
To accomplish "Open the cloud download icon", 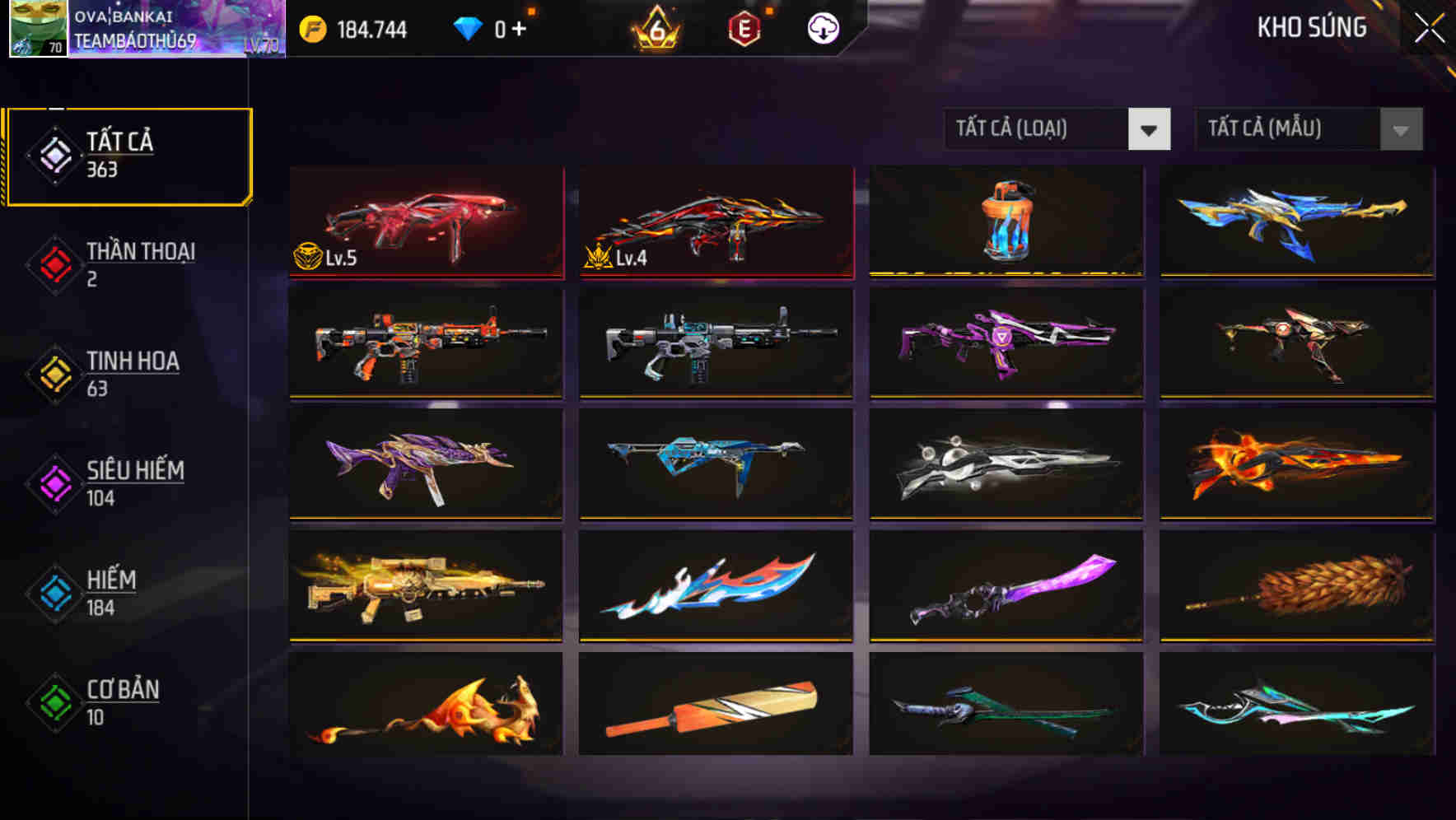I will coord(823,29).
